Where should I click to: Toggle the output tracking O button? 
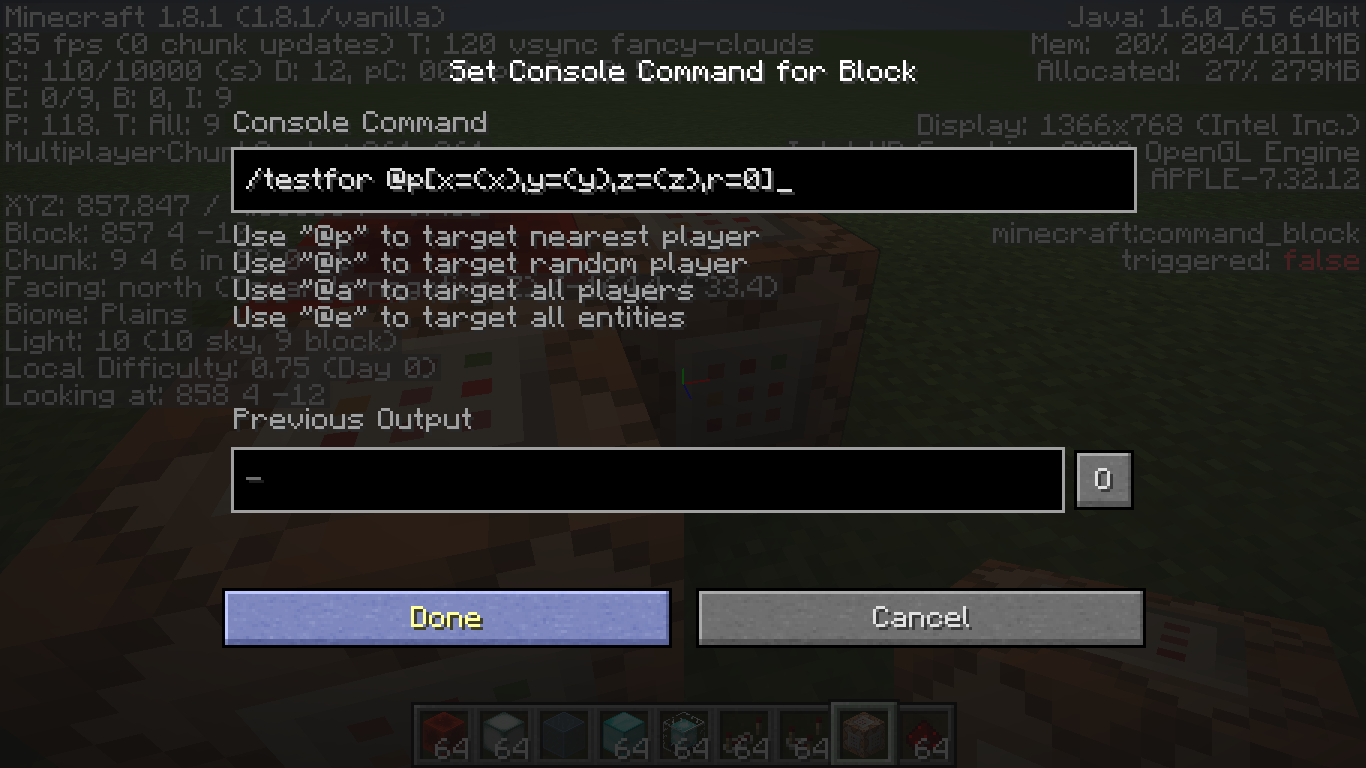tap(1103, 480)
